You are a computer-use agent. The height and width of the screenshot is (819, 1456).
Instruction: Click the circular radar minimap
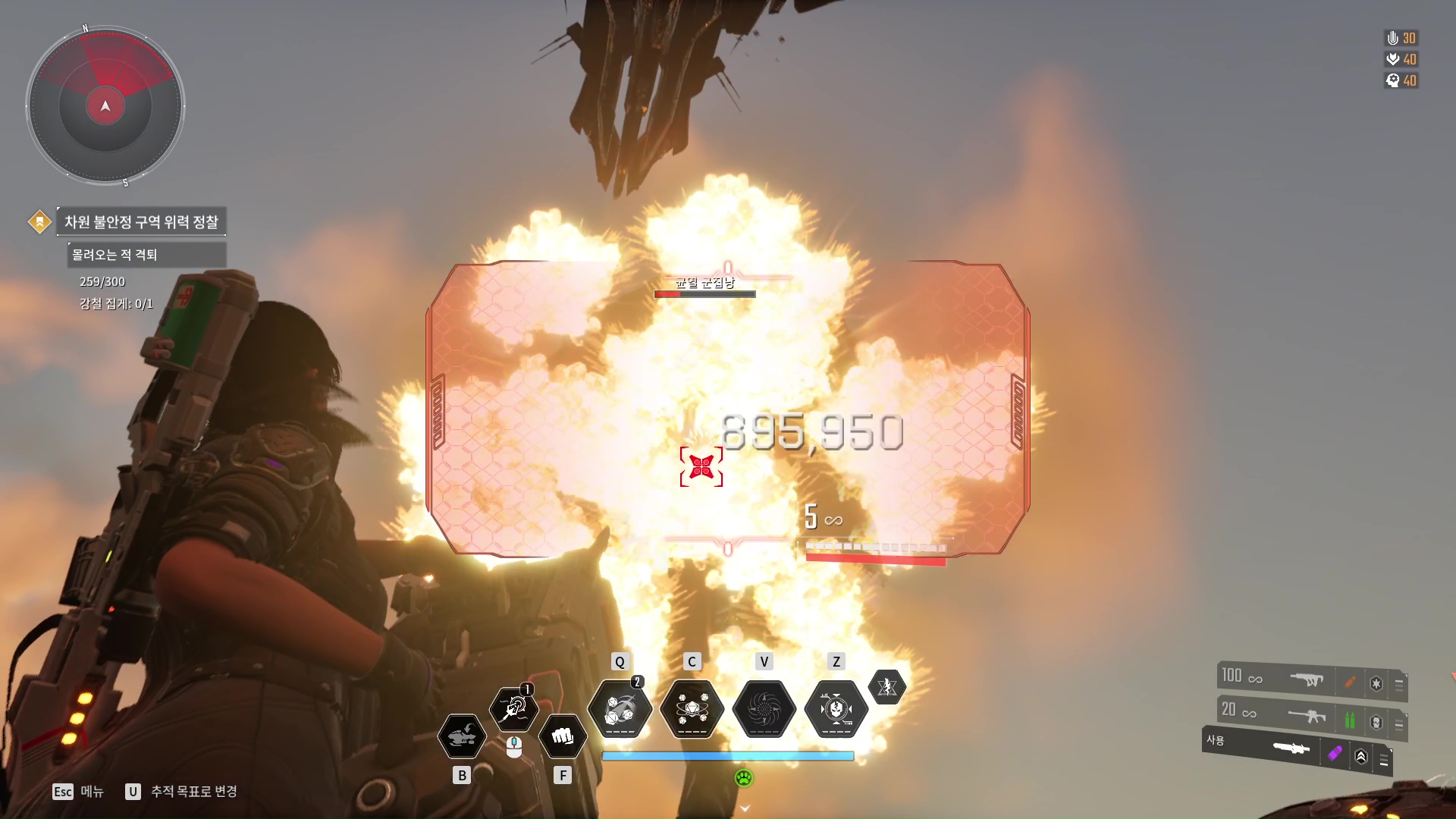(x=105, y=105)
